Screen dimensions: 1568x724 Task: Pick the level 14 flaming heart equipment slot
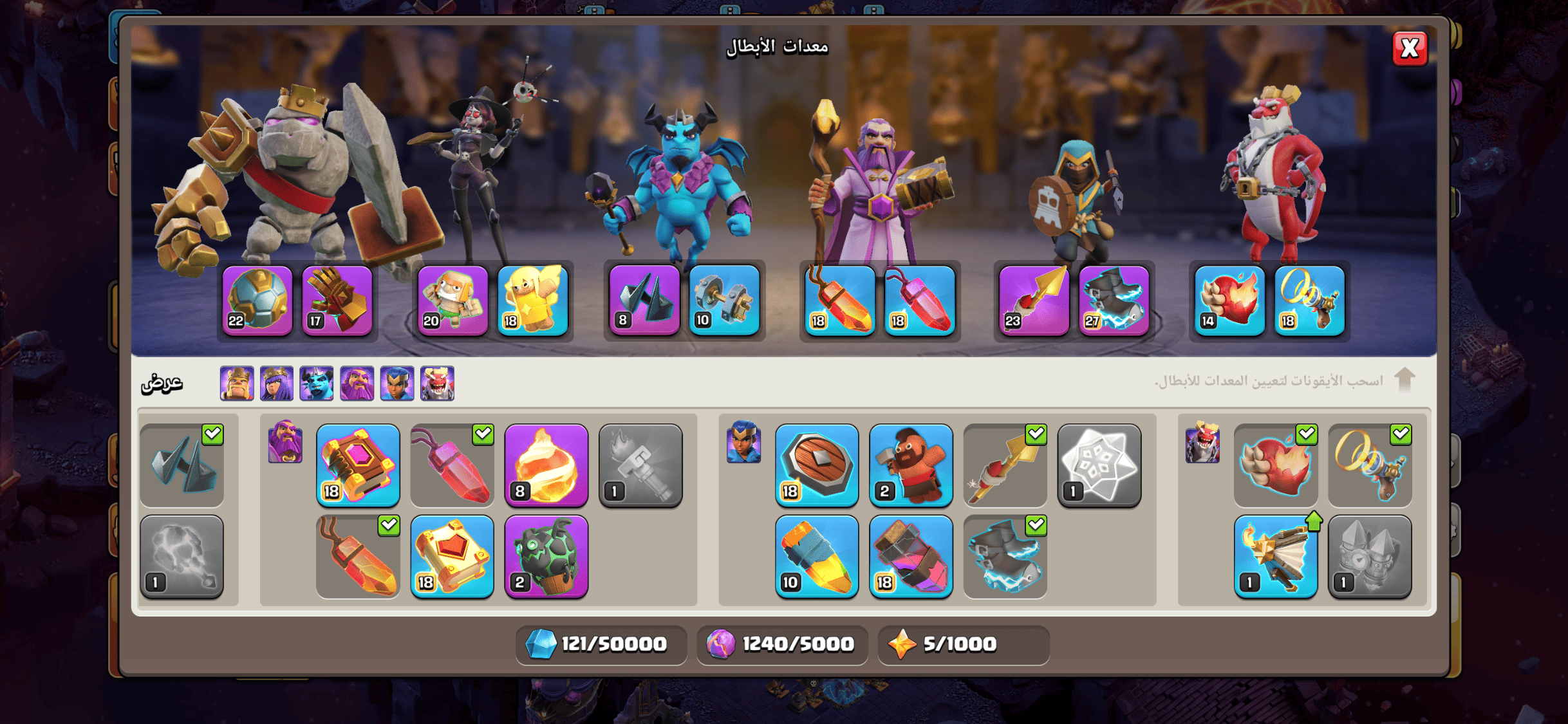(1229, 300)
